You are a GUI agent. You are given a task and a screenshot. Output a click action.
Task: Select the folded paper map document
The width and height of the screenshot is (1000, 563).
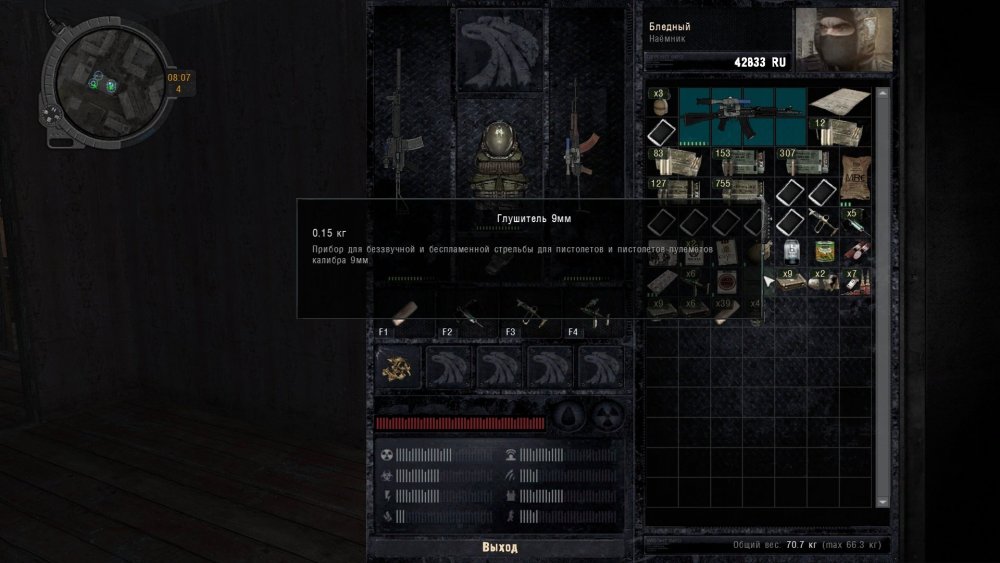[x=840, y=102]
